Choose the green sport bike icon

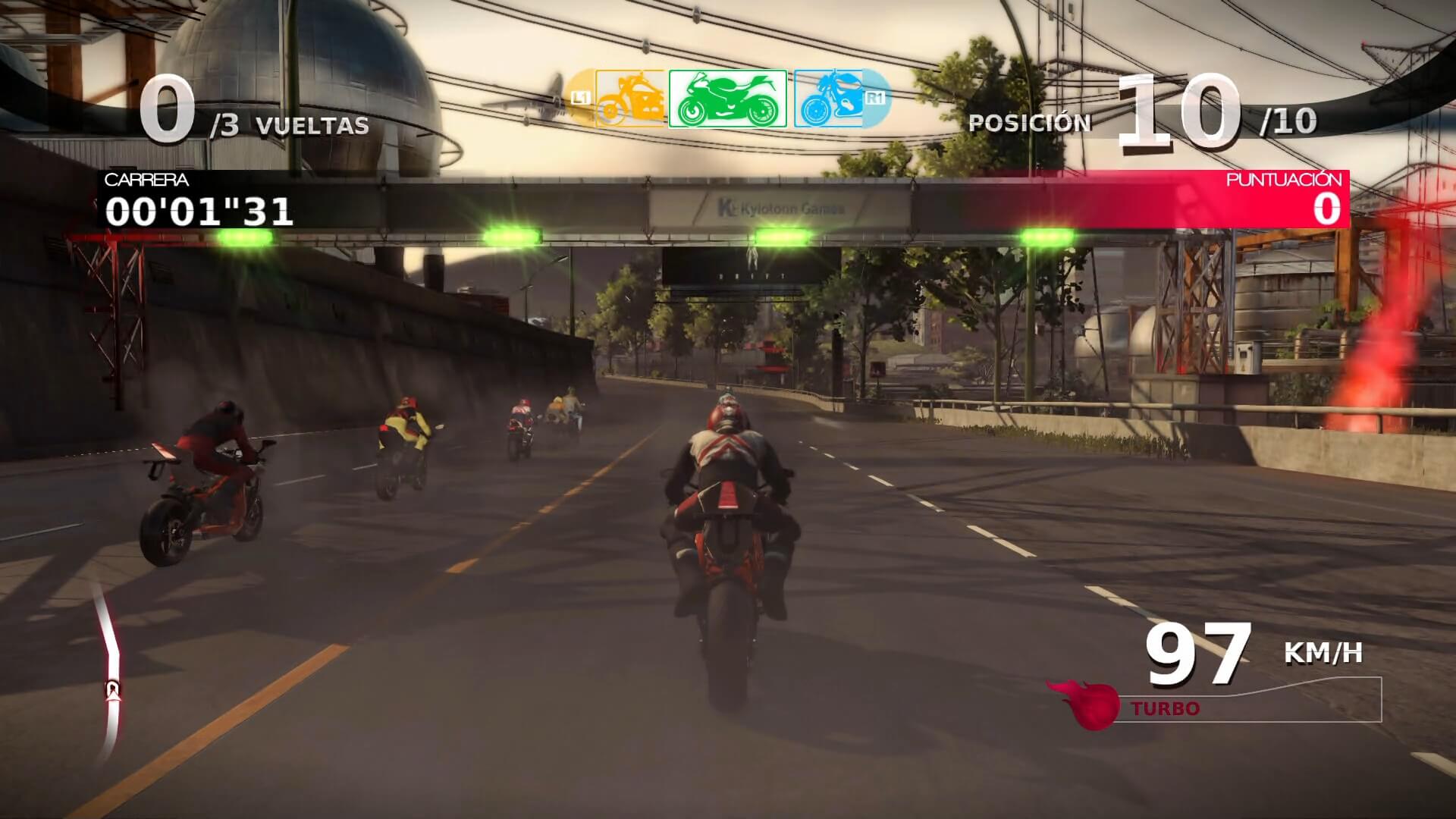pos(728,99)
